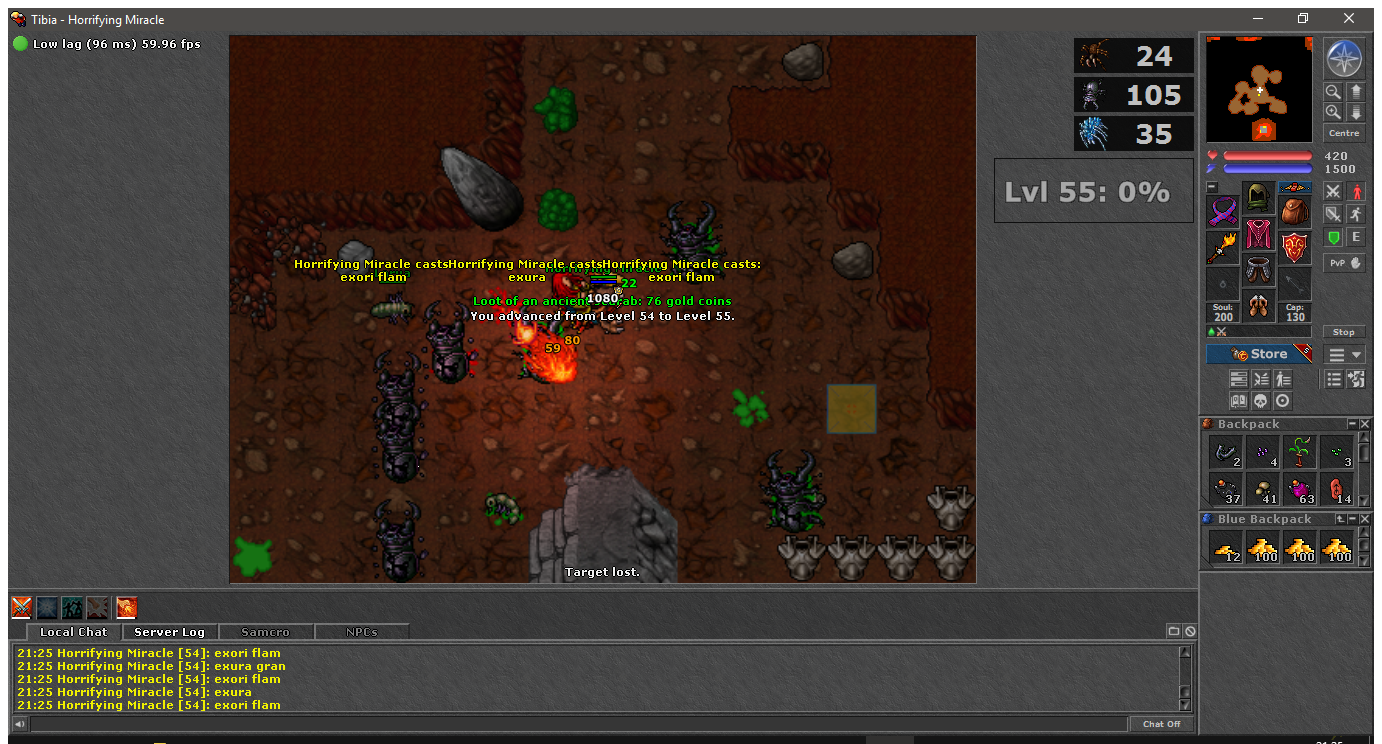Select the equipped red shield slot

pos(1295,247)
